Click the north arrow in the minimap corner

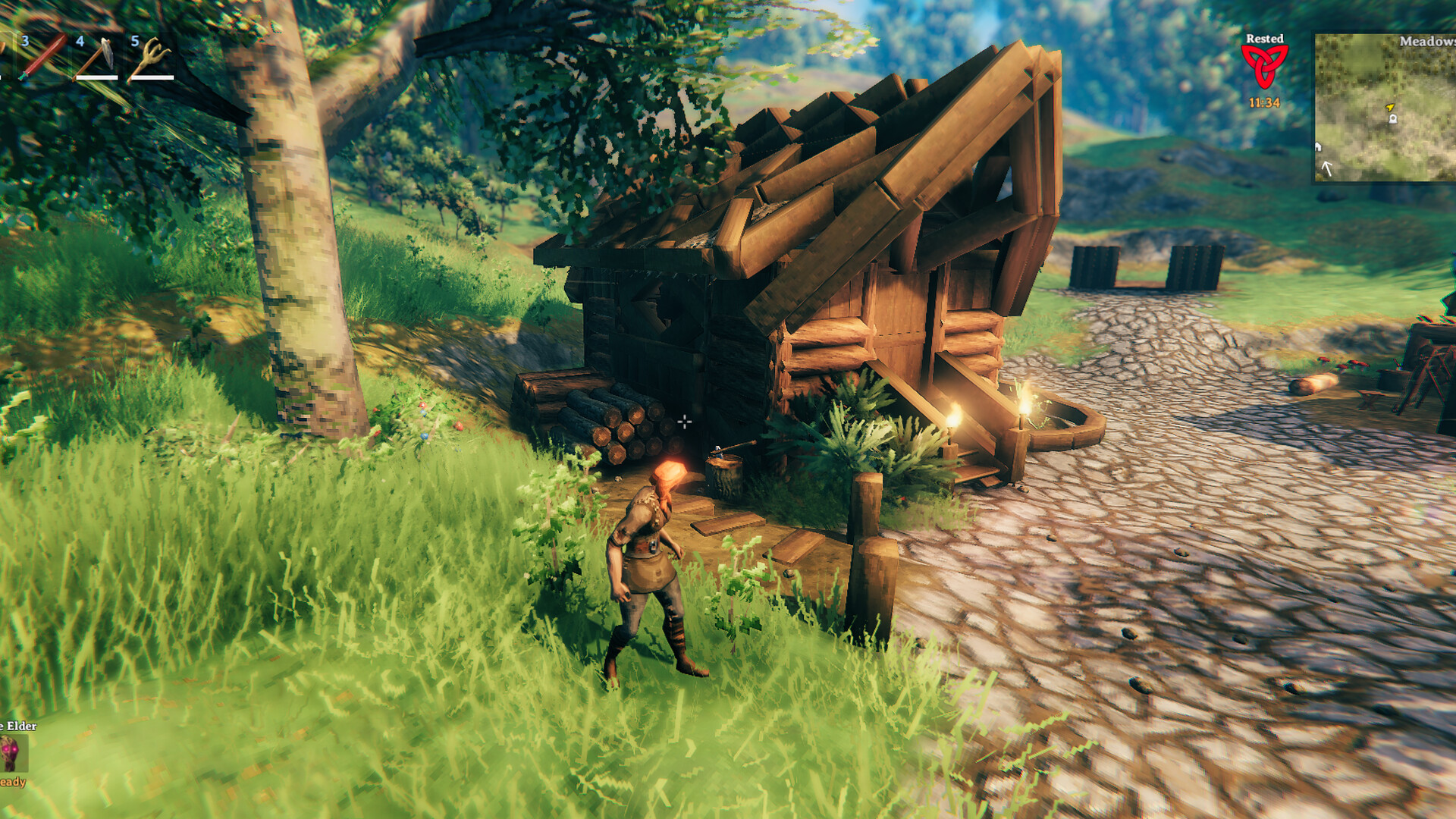(1326, 168)
